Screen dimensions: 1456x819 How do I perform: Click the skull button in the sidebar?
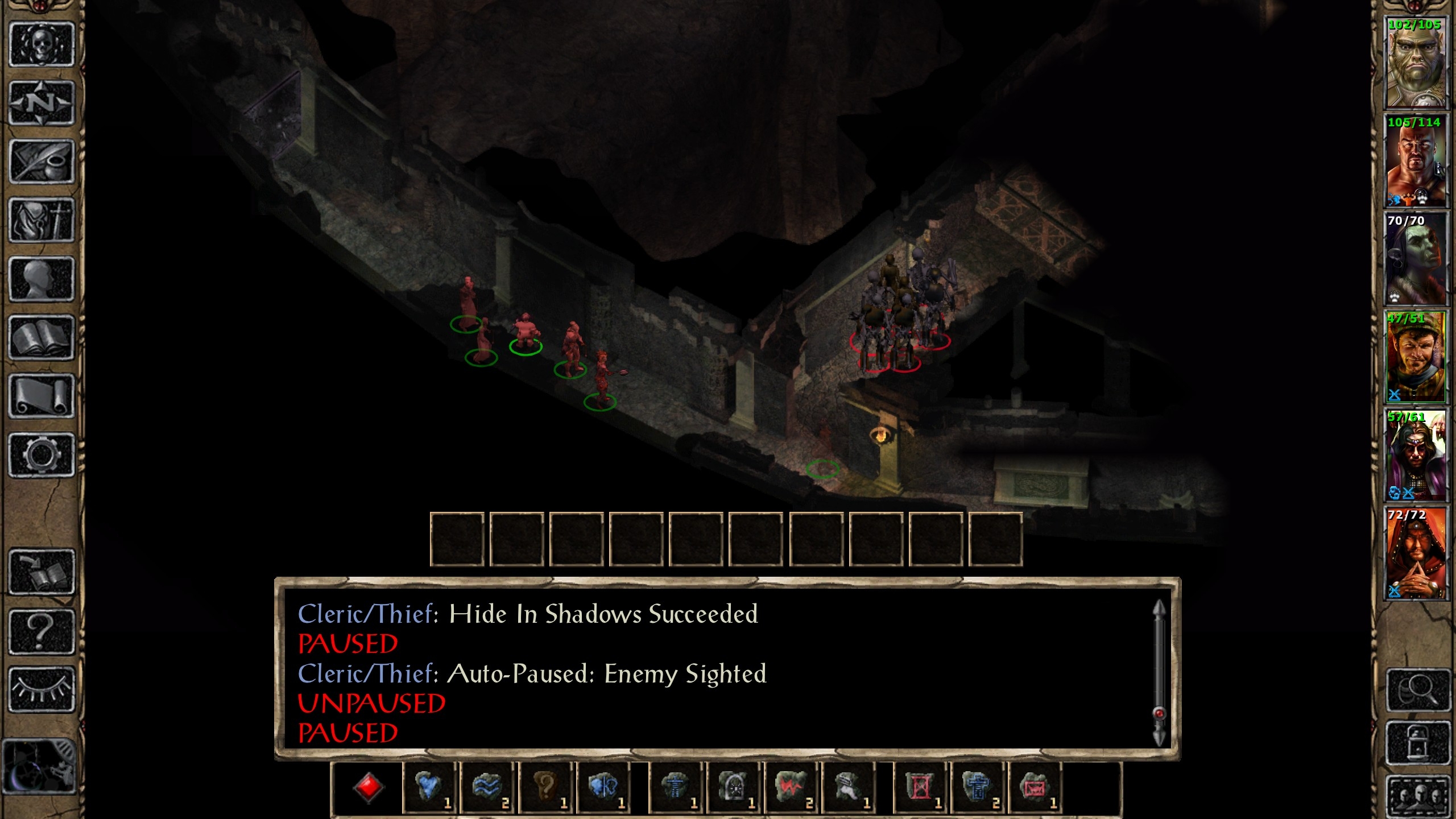click(x=42, y=44)
